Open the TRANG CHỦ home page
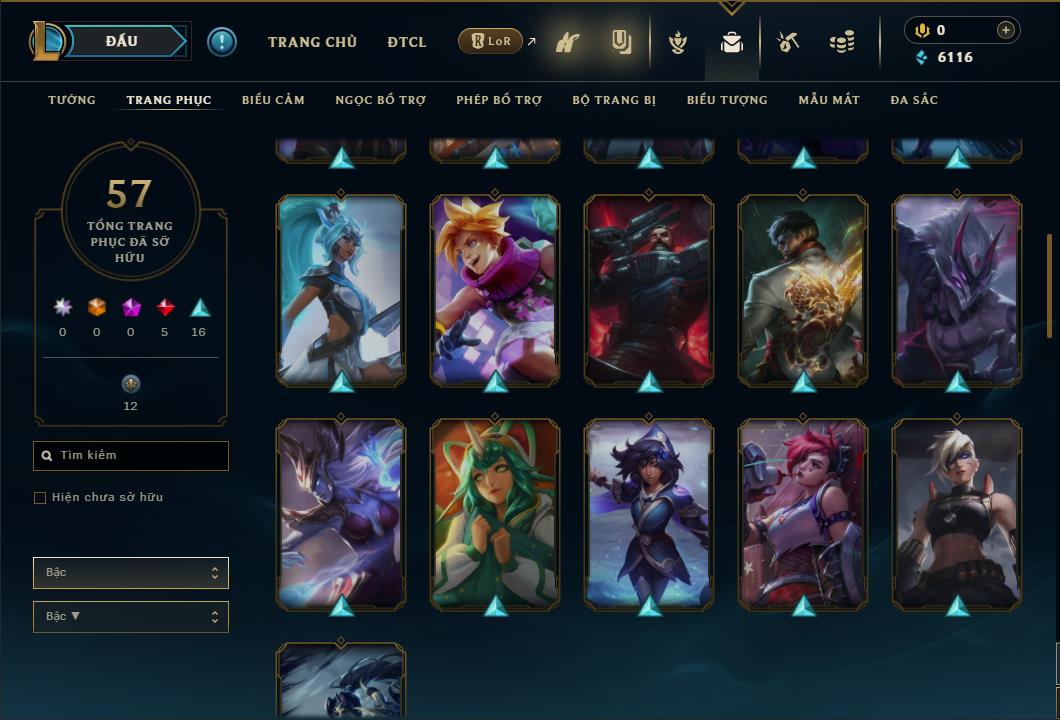 pos(312,42)
